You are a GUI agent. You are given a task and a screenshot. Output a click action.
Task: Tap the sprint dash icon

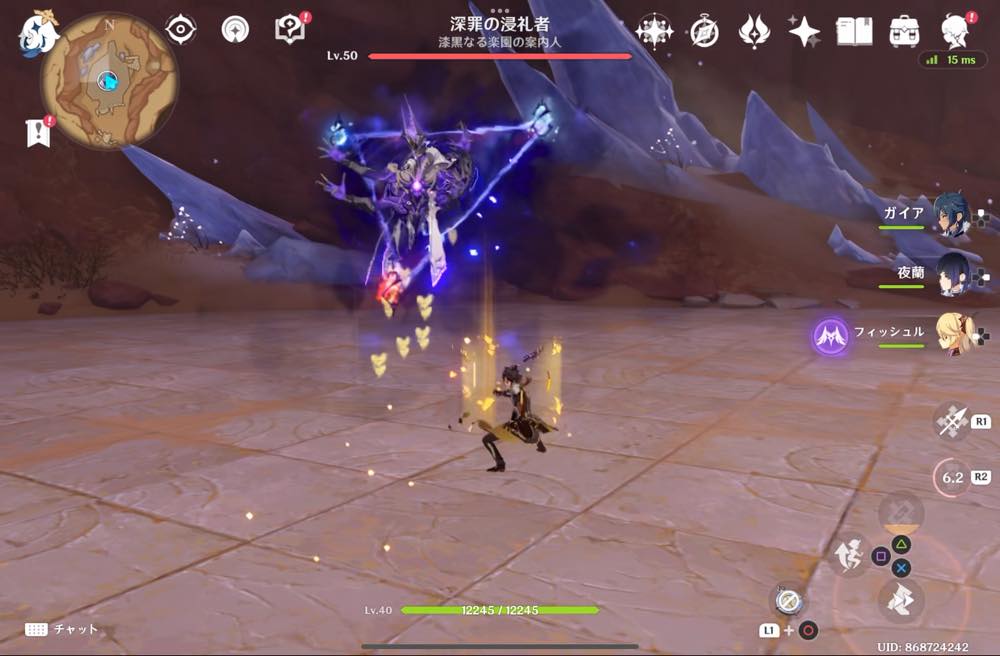coord(901,602)
